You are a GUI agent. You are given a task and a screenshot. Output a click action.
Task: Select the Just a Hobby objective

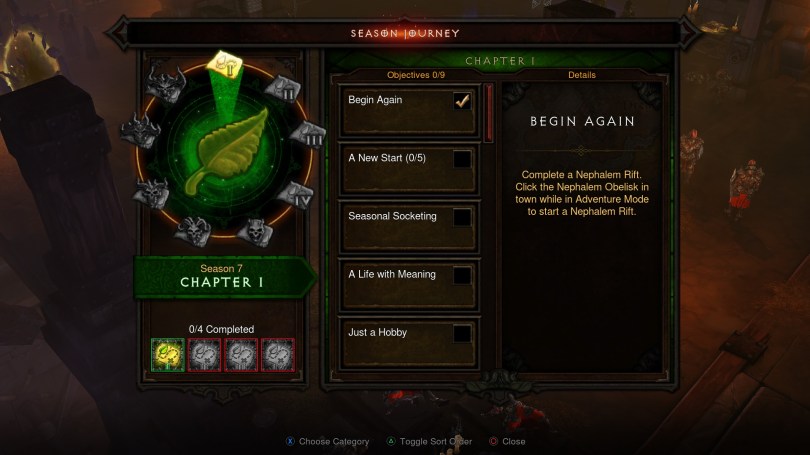pyautogui.click(x=409, y=342)
